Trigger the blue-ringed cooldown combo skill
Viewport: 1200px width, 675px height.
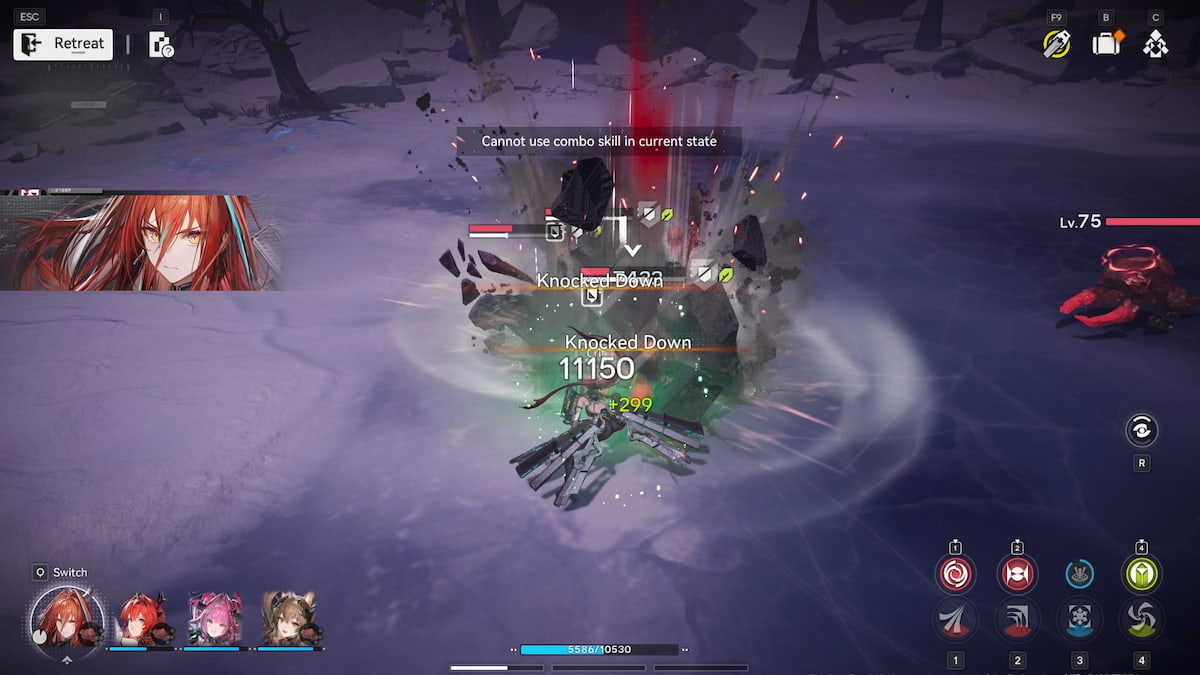[1079, 574]
